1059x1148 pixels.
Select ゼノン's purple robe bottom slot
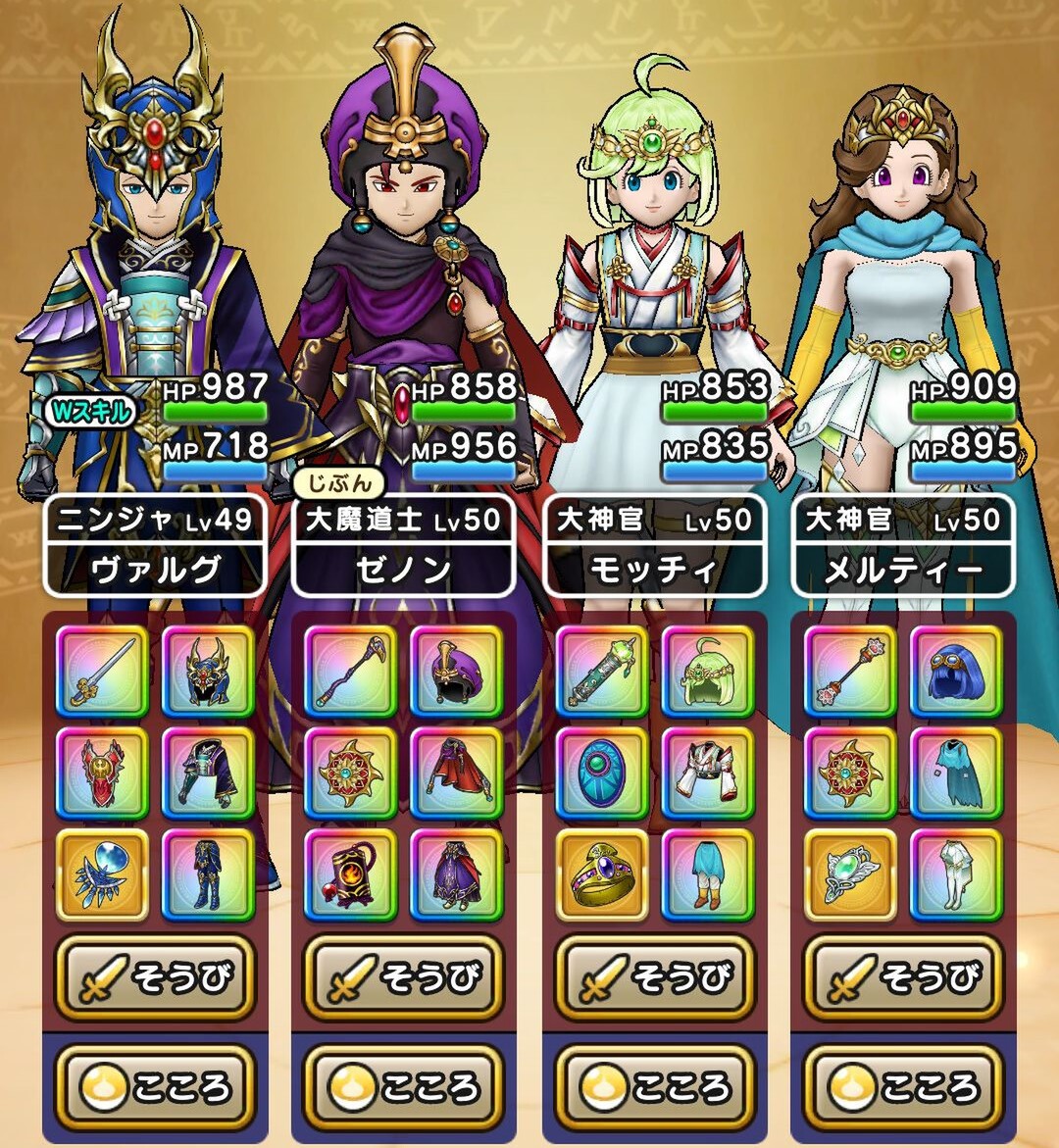click(456, 874)
